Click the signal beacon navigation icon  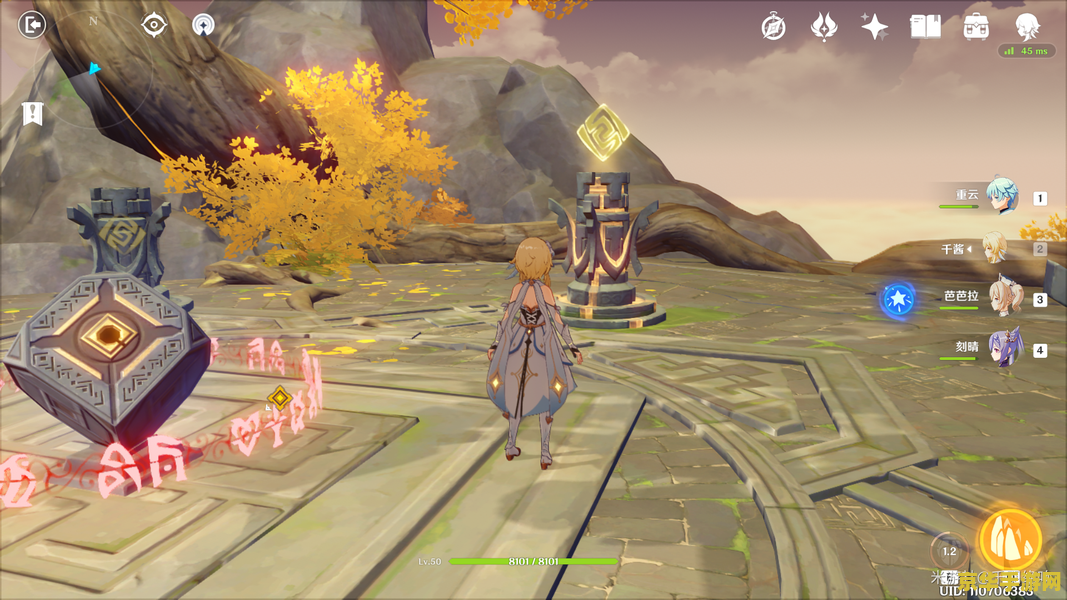pos(203,26)
